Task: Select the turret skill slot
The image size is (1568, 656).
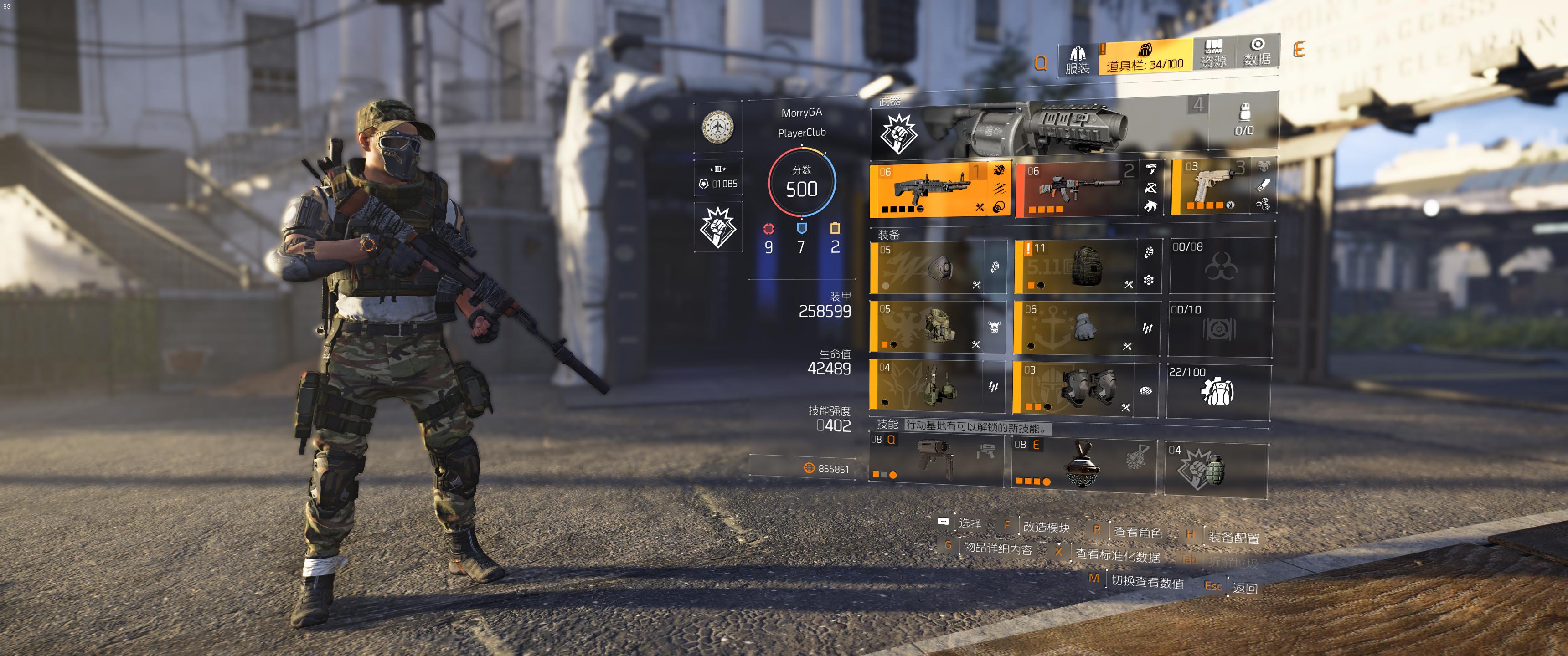Action: pyautogui.click(x=934, y=460)
